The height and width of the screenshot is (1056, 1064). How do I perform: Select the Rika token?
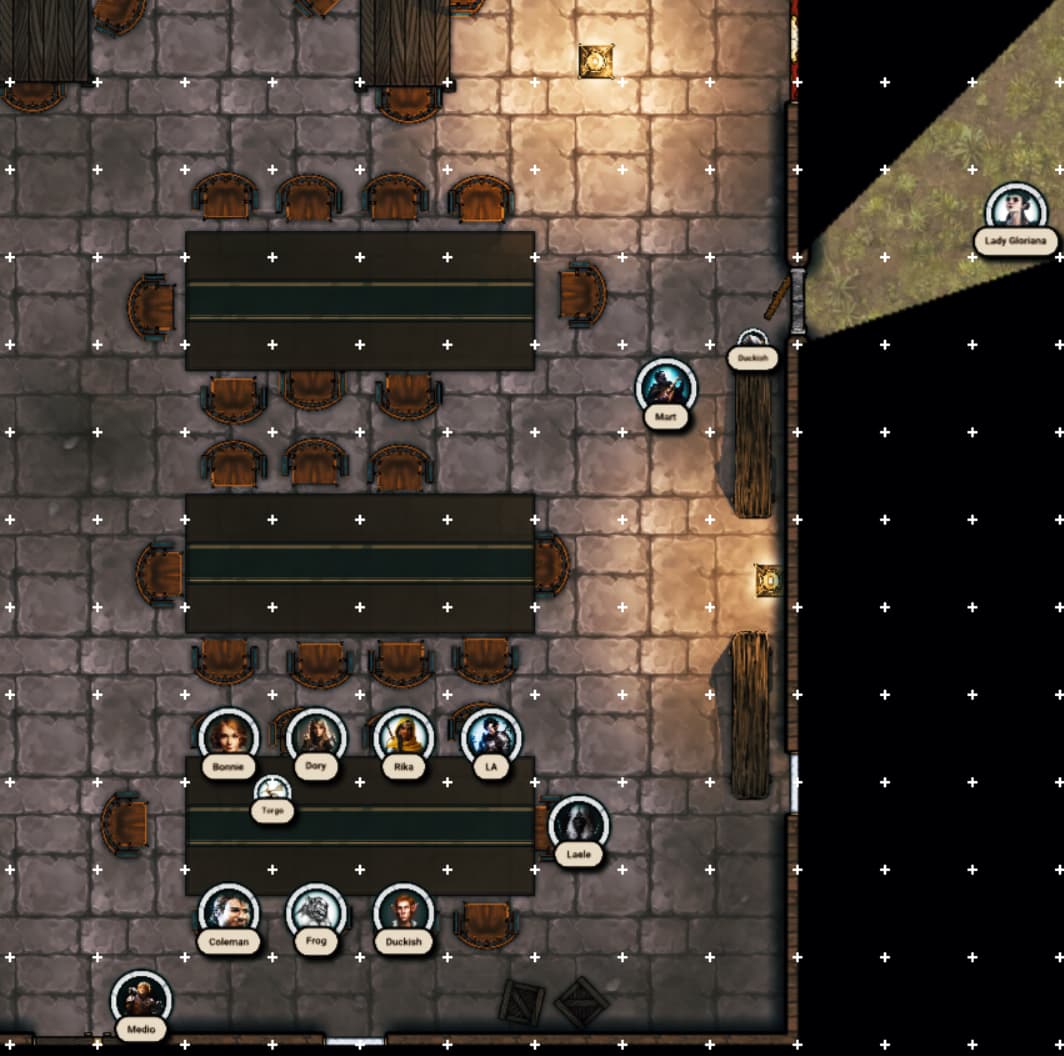tap(404, 737)
